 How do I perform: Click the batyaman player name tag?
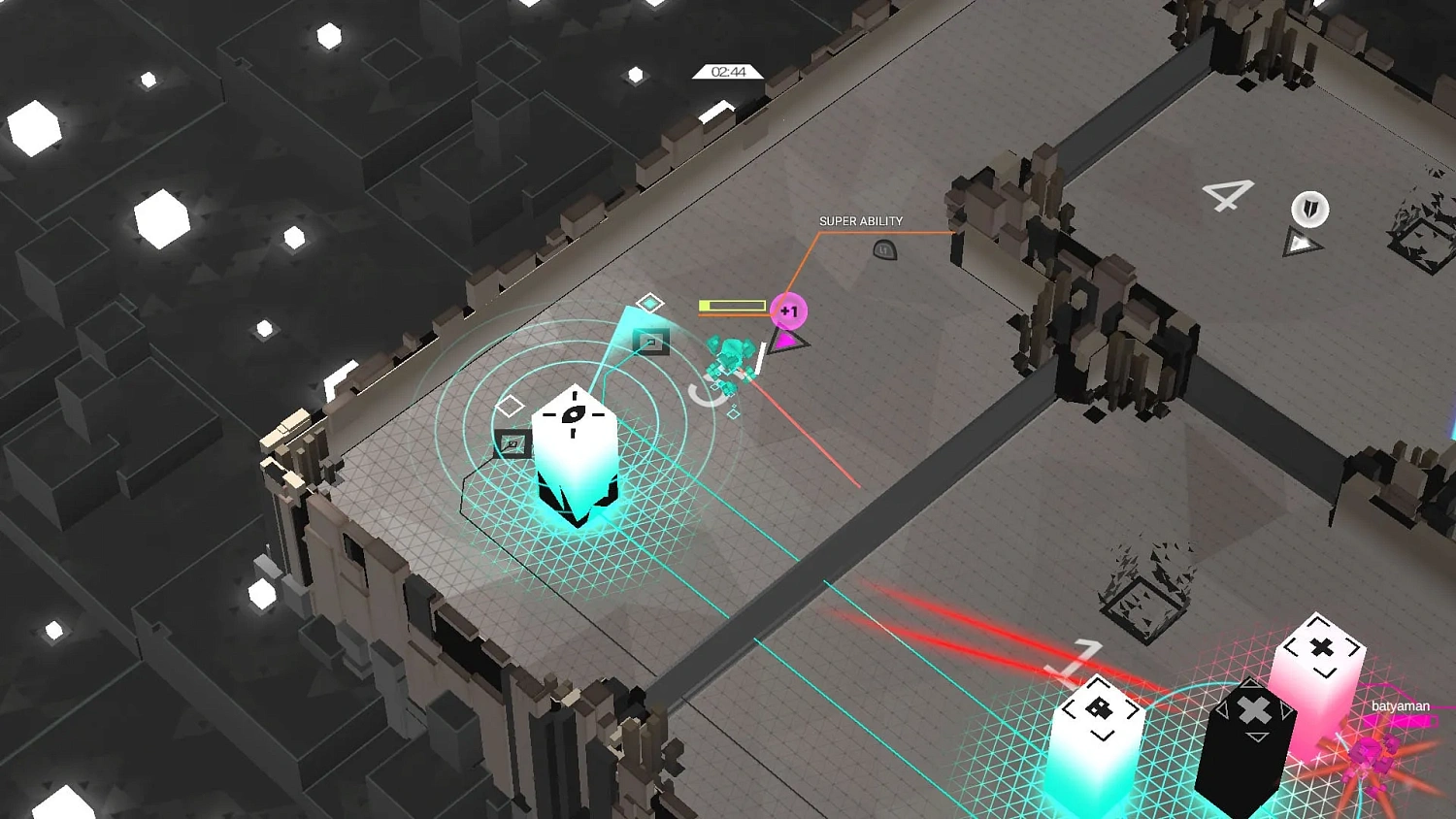[x=1401, y=705]
